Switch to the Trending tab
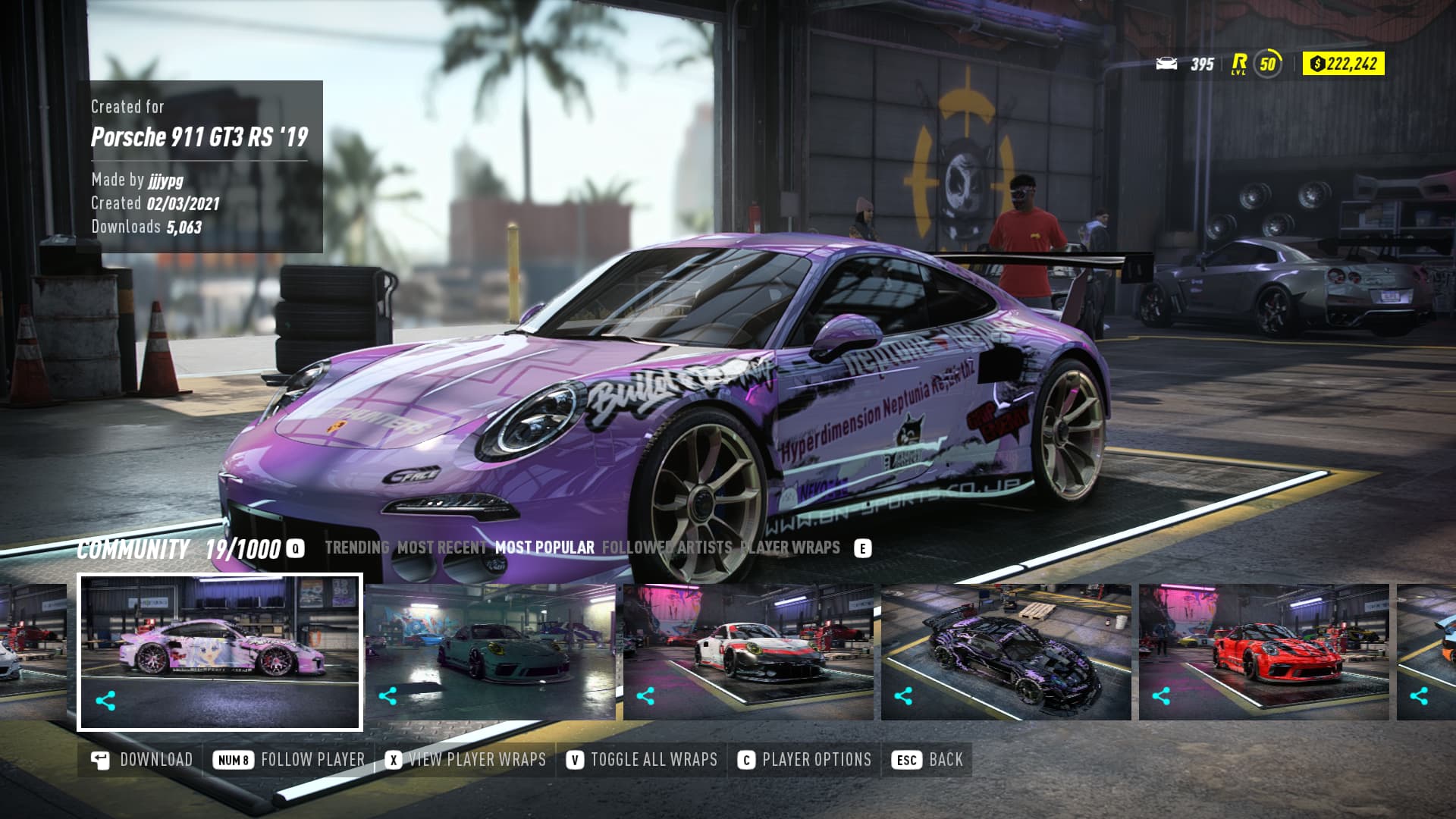This screenshot has width=1456, height=819. click(356, 548)
